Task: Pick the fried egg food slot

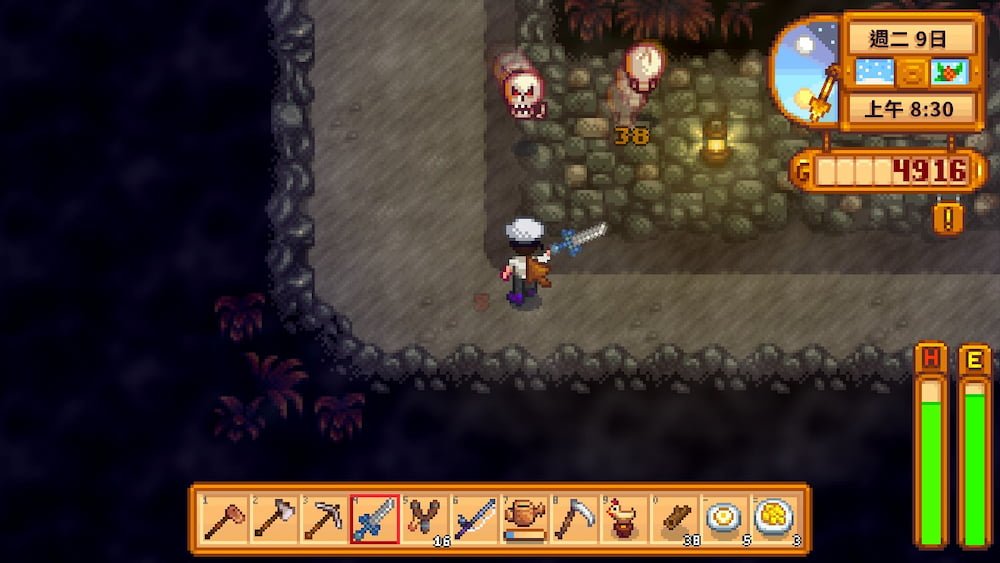Action: tap(724, 519)
